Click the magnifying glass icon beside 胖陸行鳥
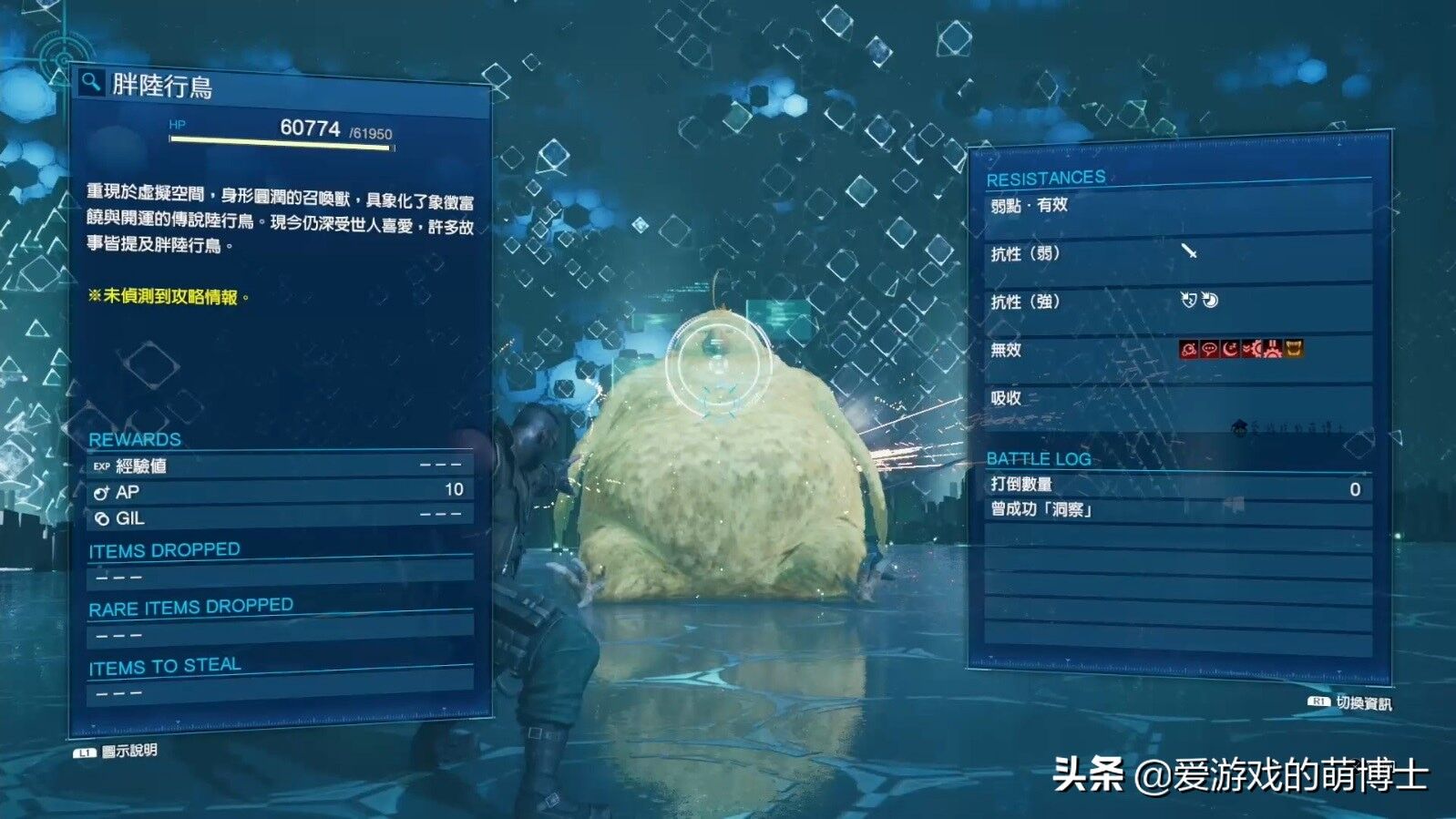This screenshot has width=1456, height=819. 88,82
